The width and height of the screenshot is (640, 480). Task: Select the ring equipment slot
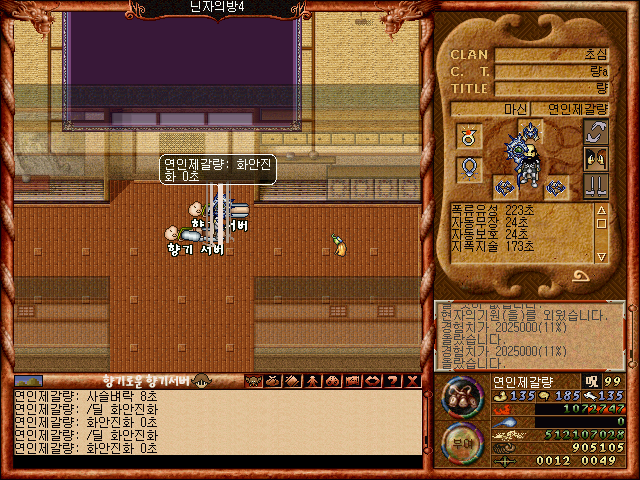click(x=468, y=136)
